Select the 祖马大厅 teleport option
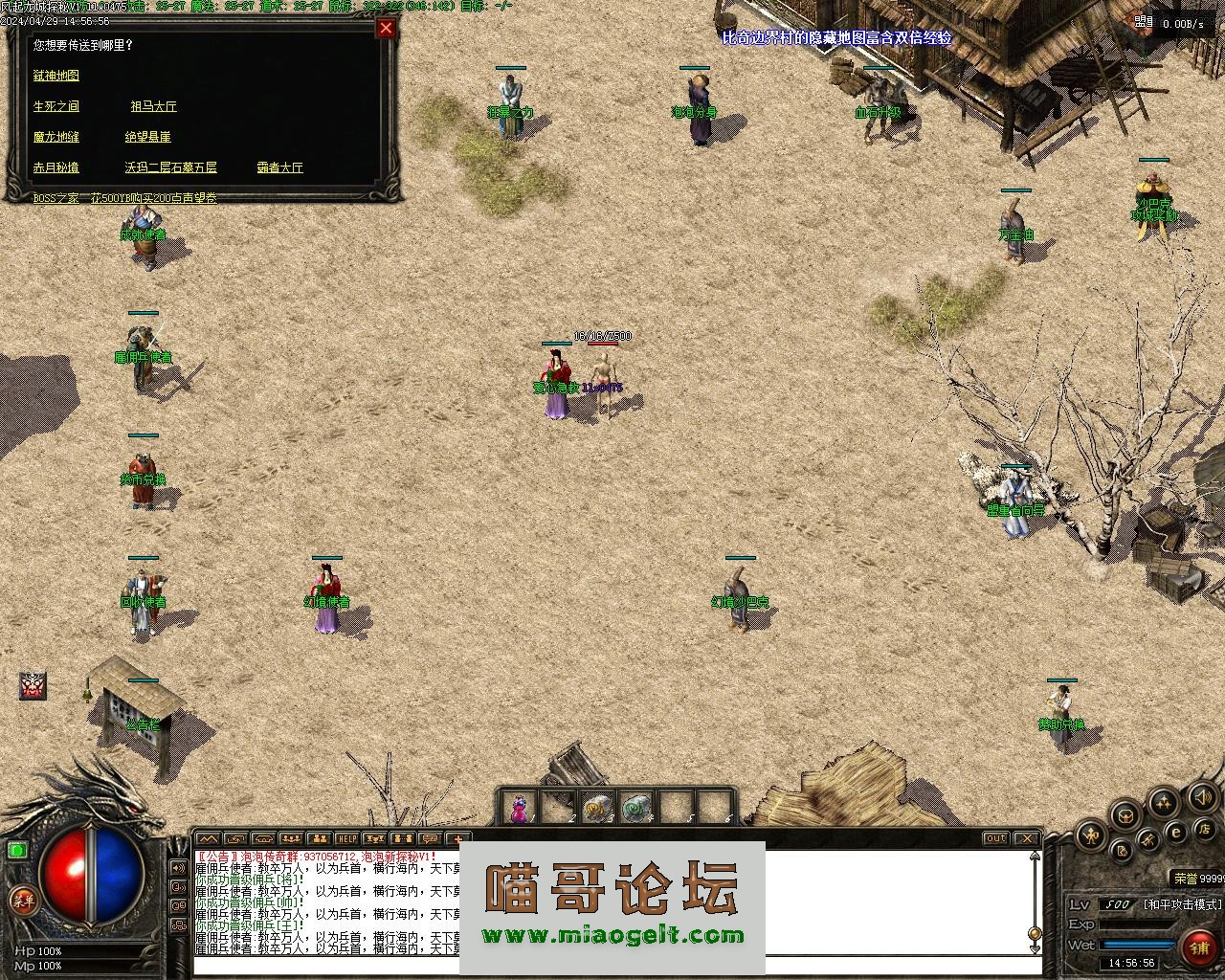This screenshot has height=980, width=1225. (154, 106)
